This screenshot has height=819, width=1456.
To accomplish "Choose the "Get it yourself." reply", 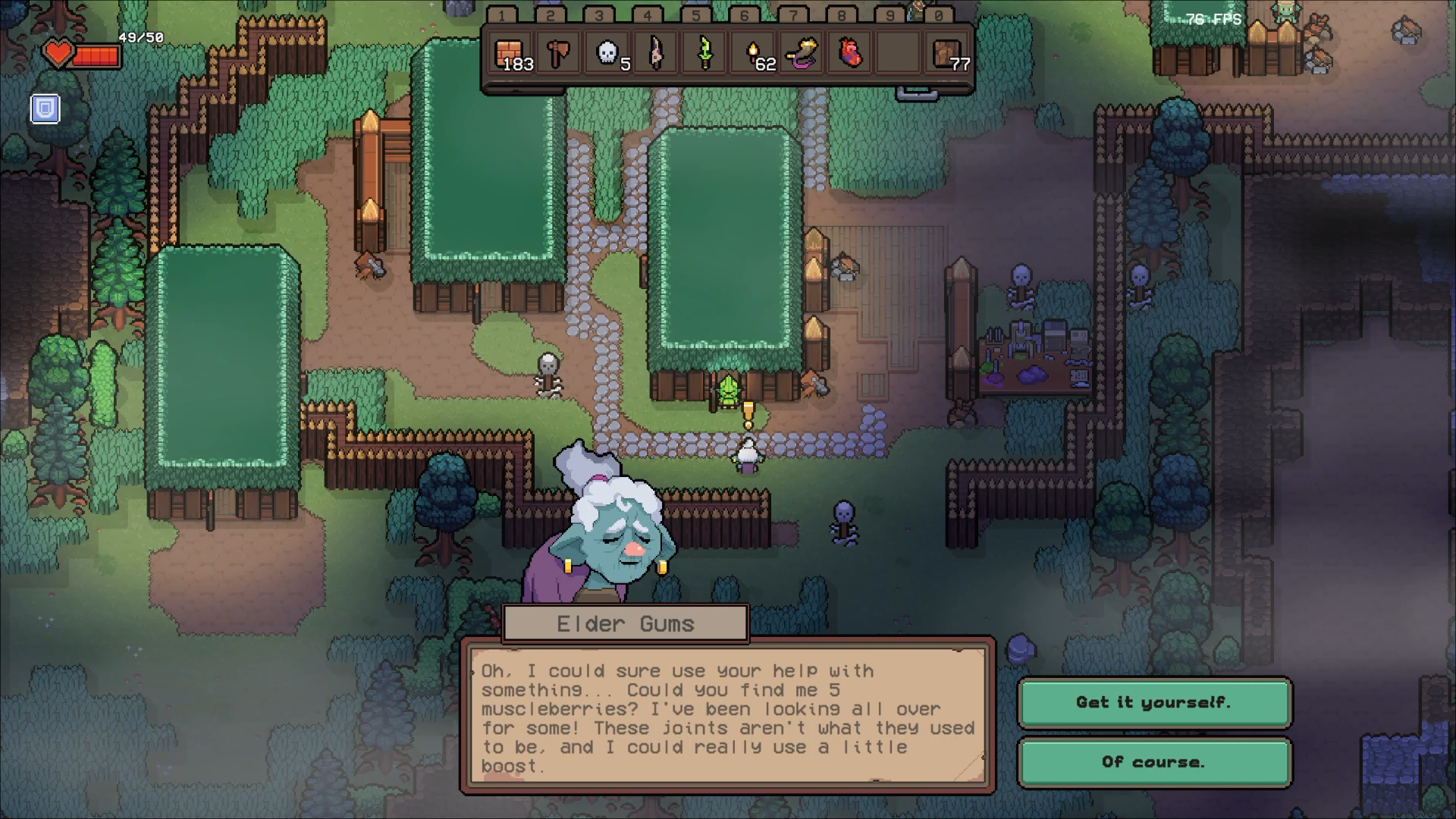I will click(x=1153, y=702).
